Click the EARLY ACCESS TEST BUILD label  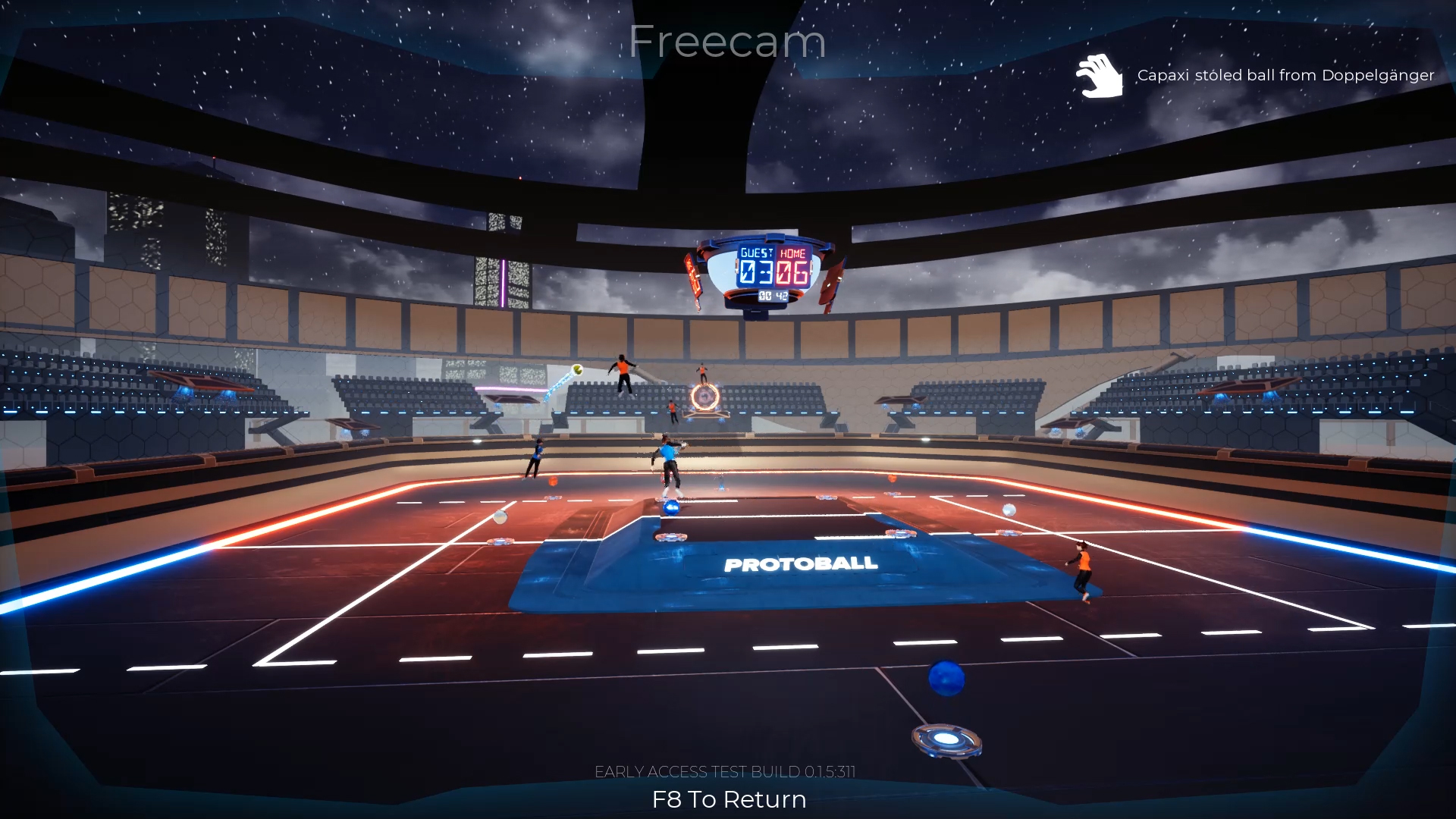point(726,771)
